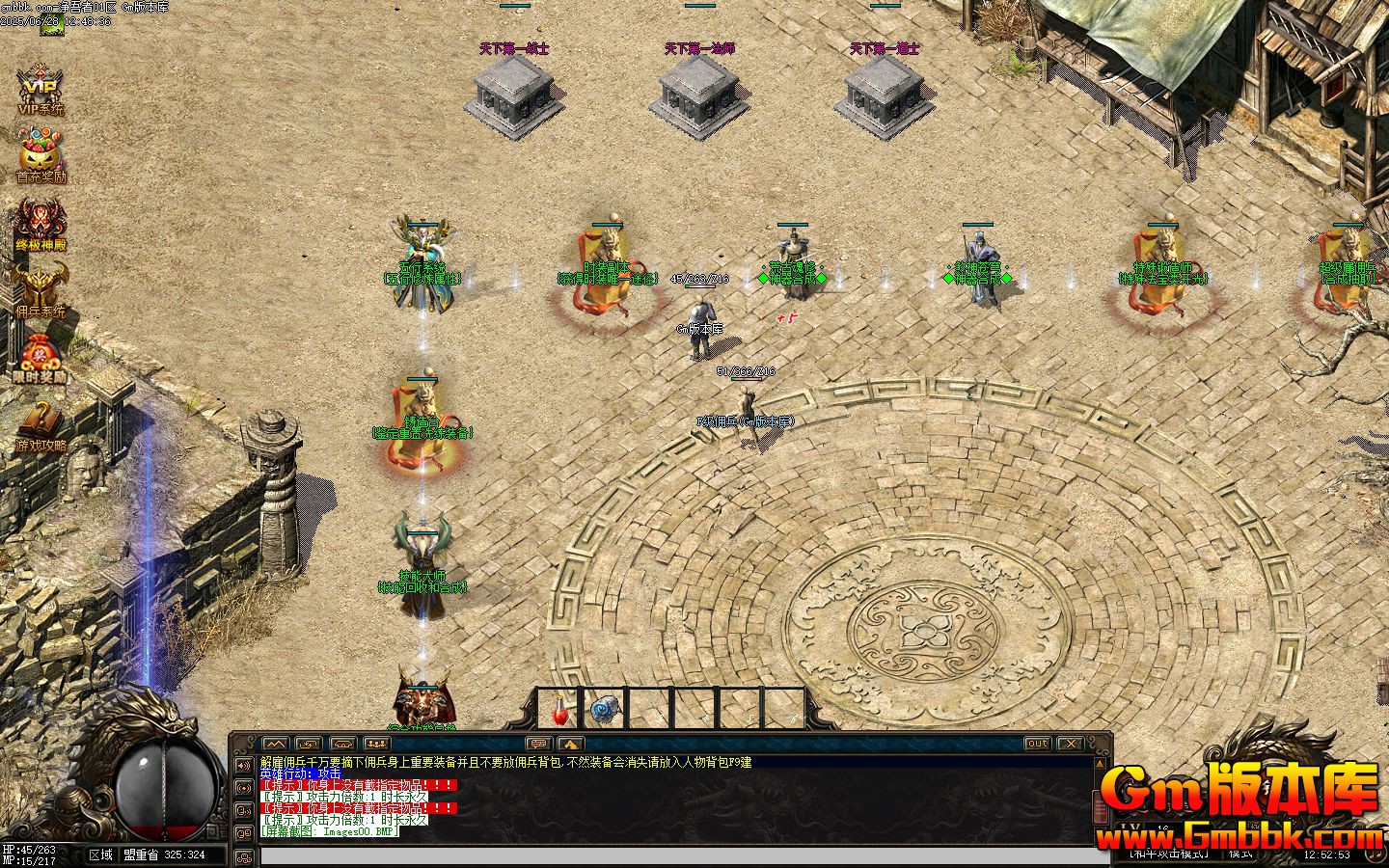
Task: Toggle the speaker icon chat channel button
Action: (242, 766)
